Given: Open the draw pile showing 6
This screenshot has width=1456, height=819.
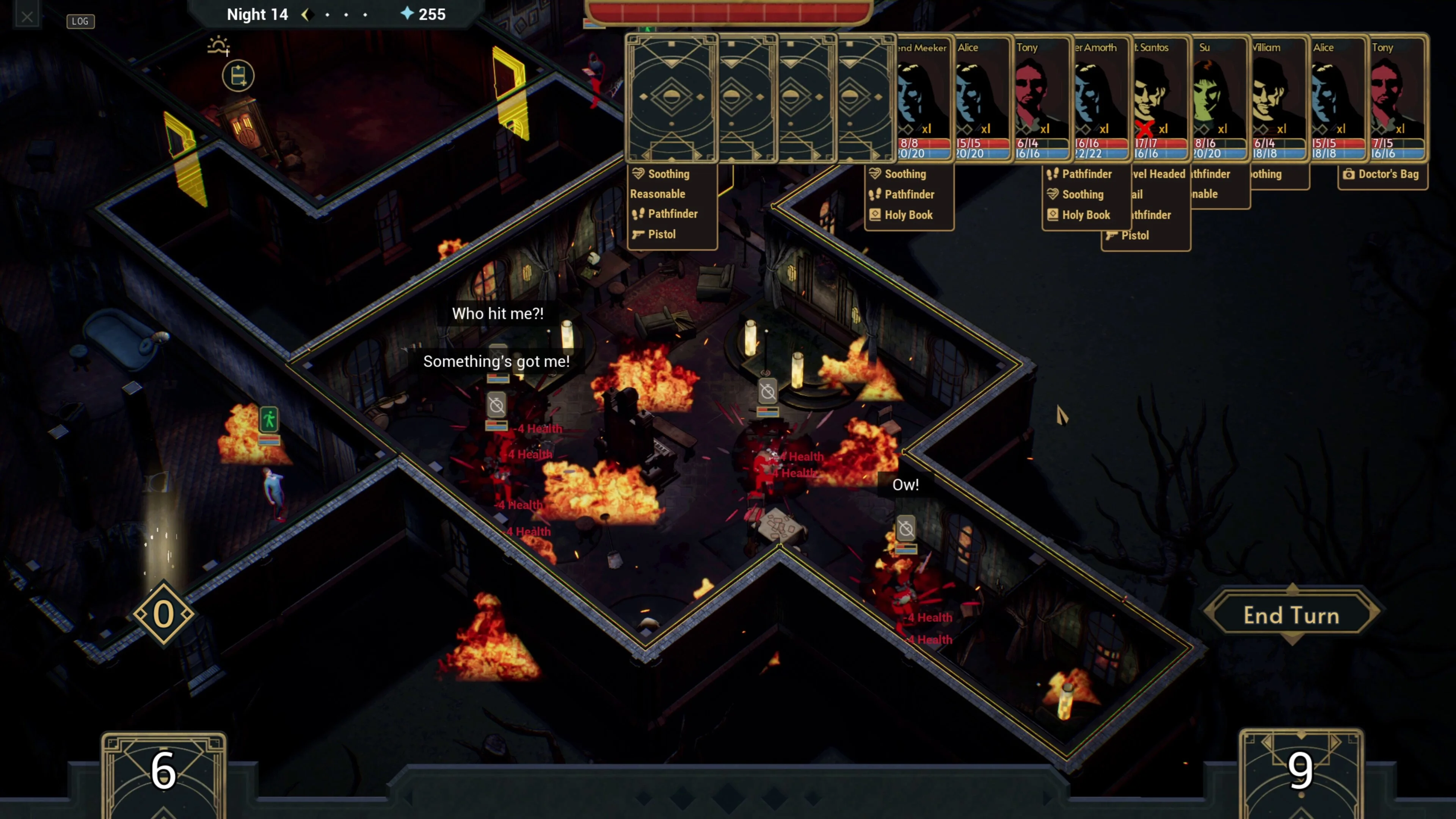Looking at the screenshot, I should [x=164, y=772].
